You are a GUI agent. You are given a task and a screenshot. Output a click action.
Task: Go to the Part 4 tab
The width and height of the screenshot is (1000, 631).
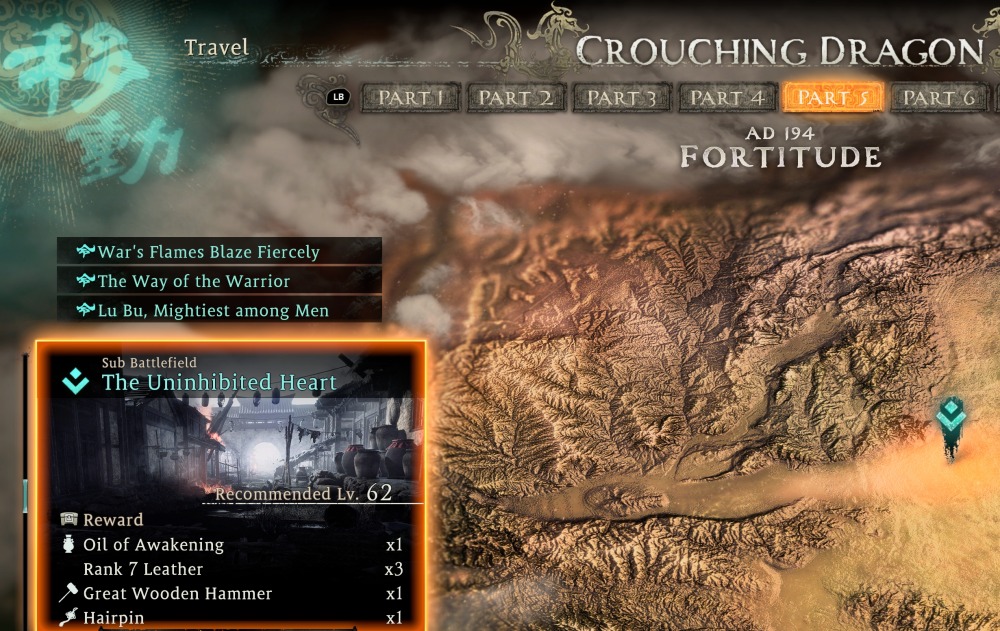pyautogui.click(x=727, y=98)
